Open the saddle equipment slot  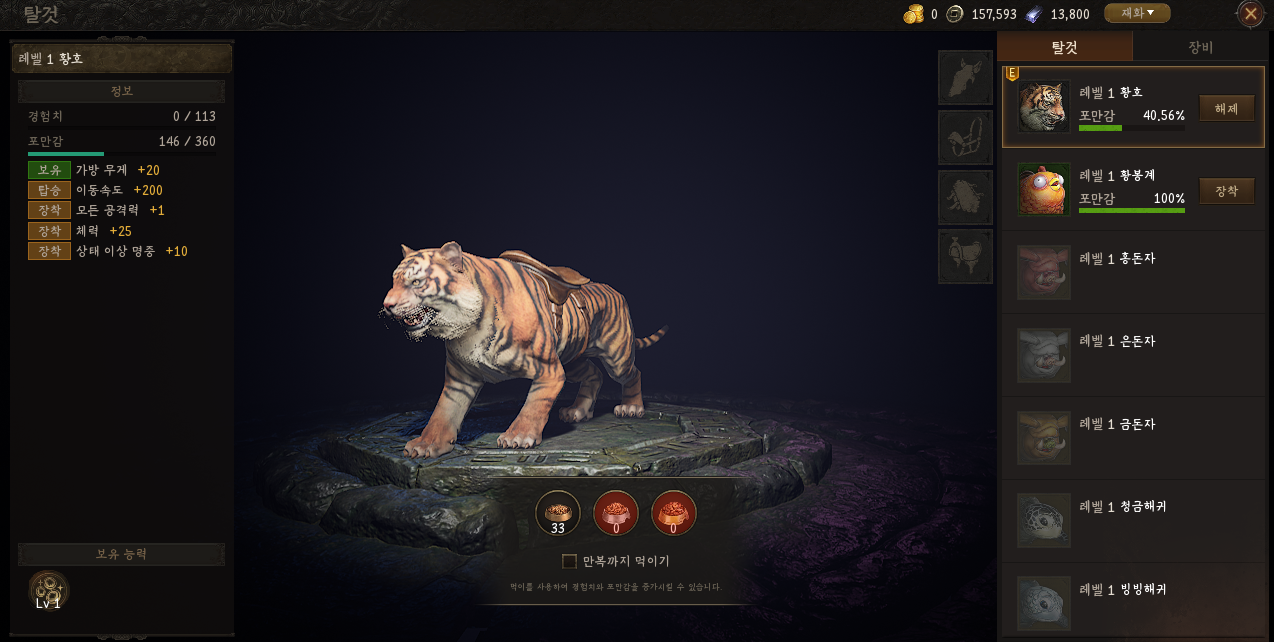(965, 257)
